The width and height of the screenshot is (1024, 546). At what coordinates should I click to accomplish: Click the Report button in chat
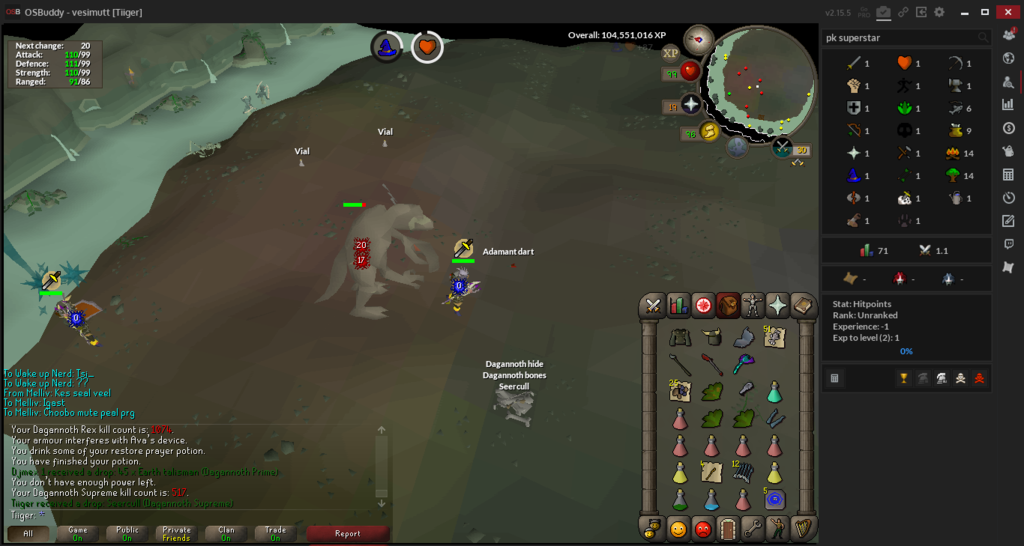tap(347, 534)
